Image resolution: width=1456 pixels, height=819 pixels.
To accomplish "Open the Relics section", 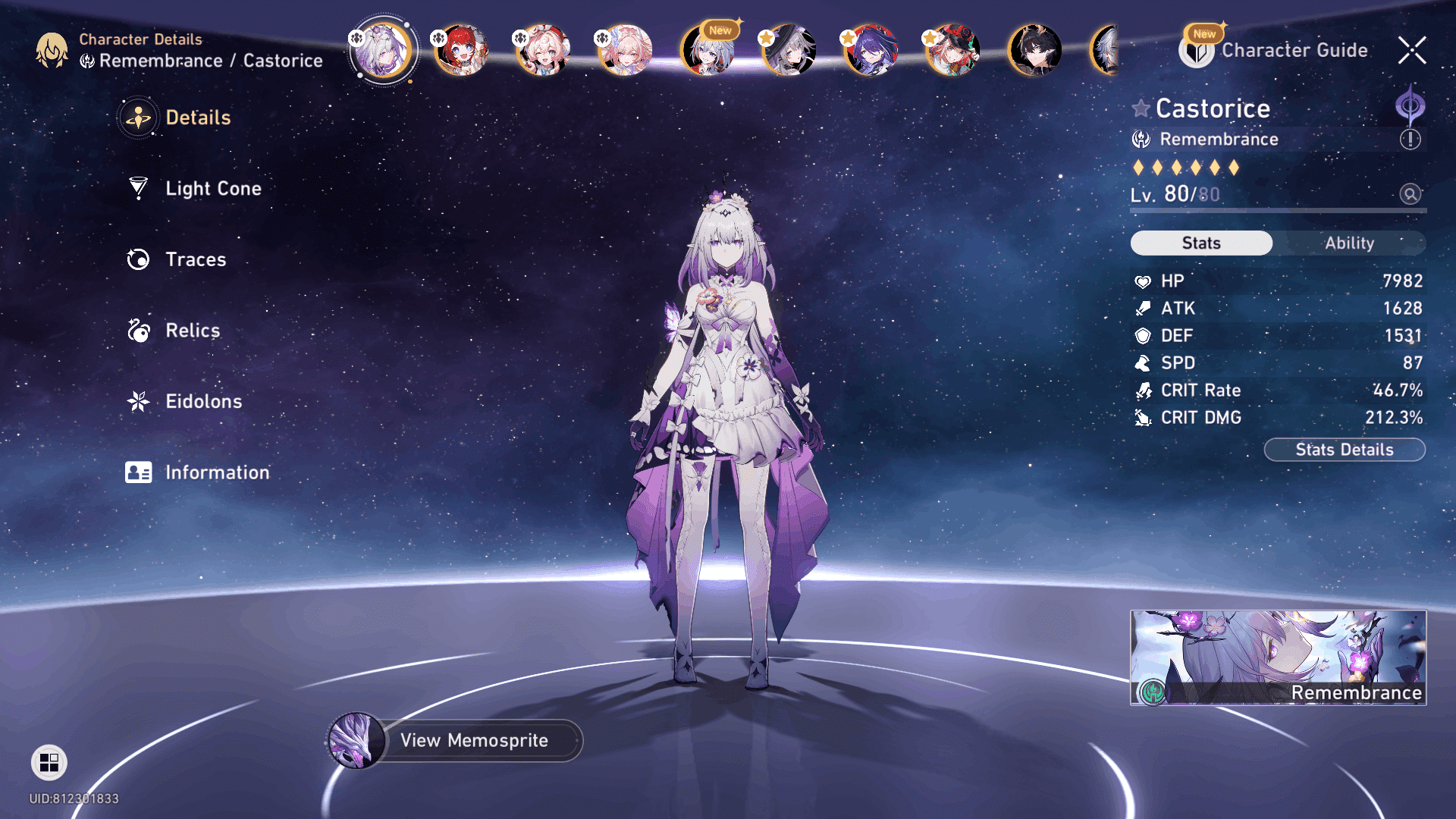I will [193, 331].
